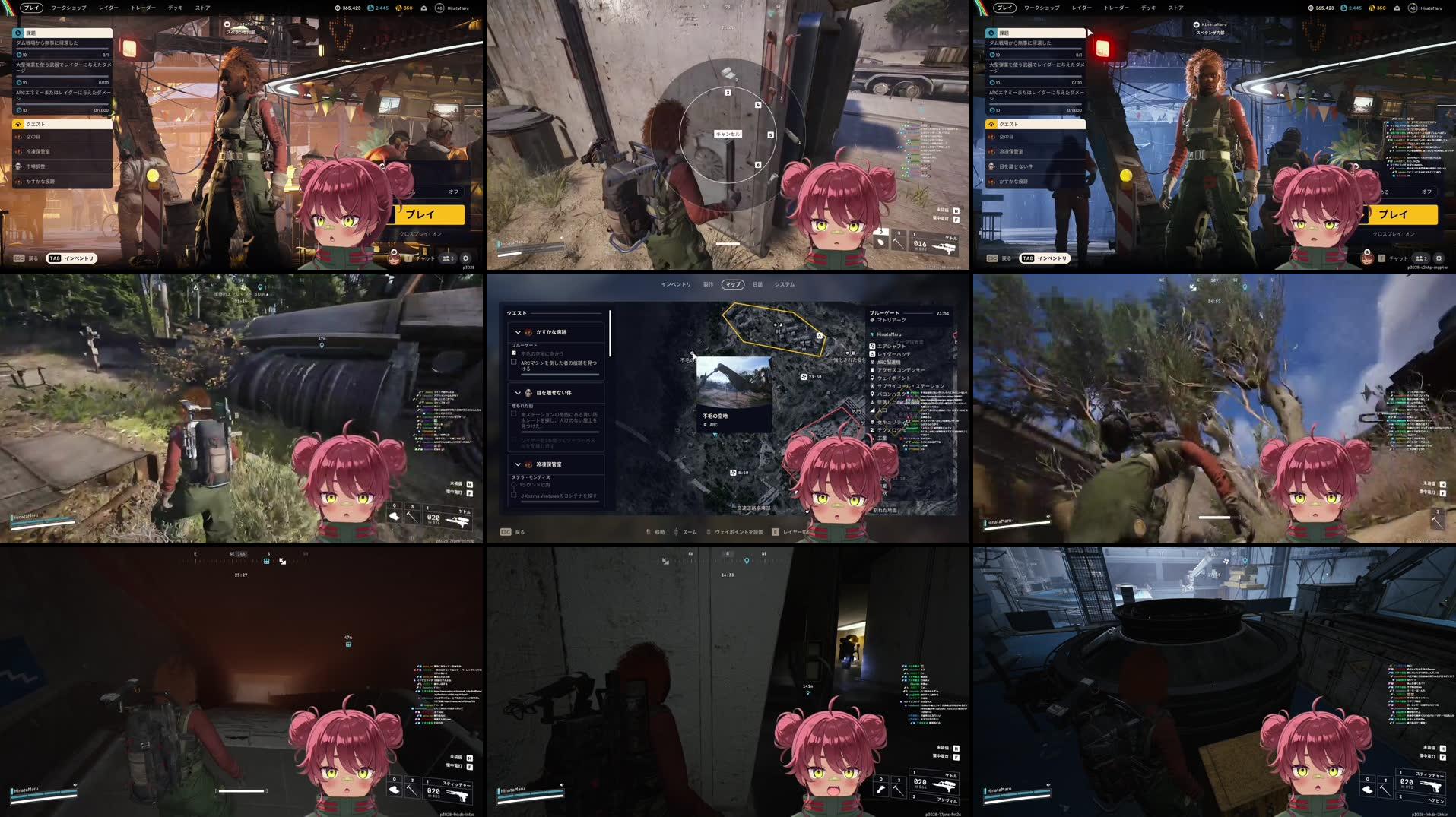This screenshot has width=1456, height=817.
Task: Uncheck the completed 不毛の空地に向かう objective
Action: 513,353
